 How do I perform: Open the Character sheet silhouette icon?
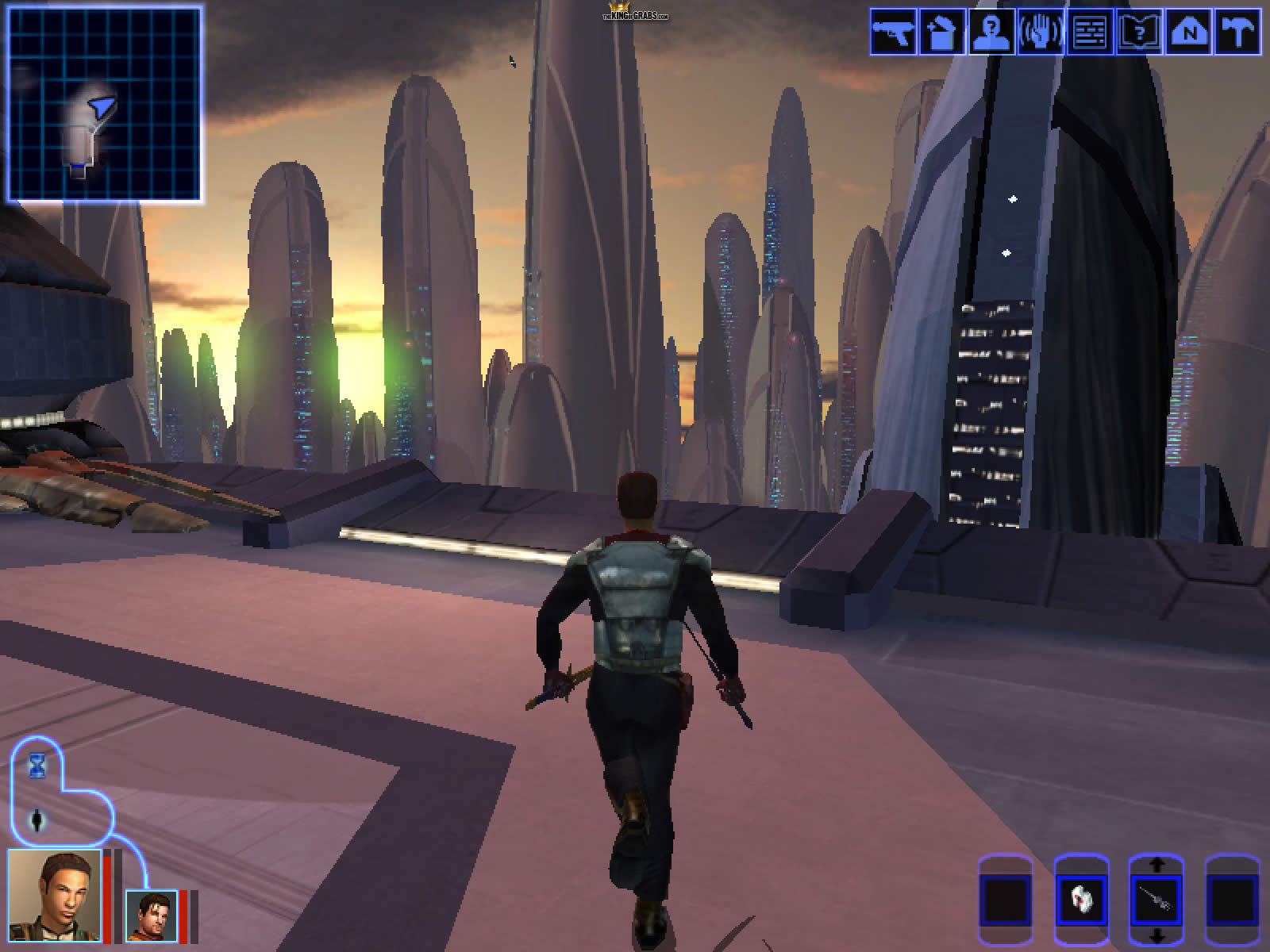(x=991, y=32)
